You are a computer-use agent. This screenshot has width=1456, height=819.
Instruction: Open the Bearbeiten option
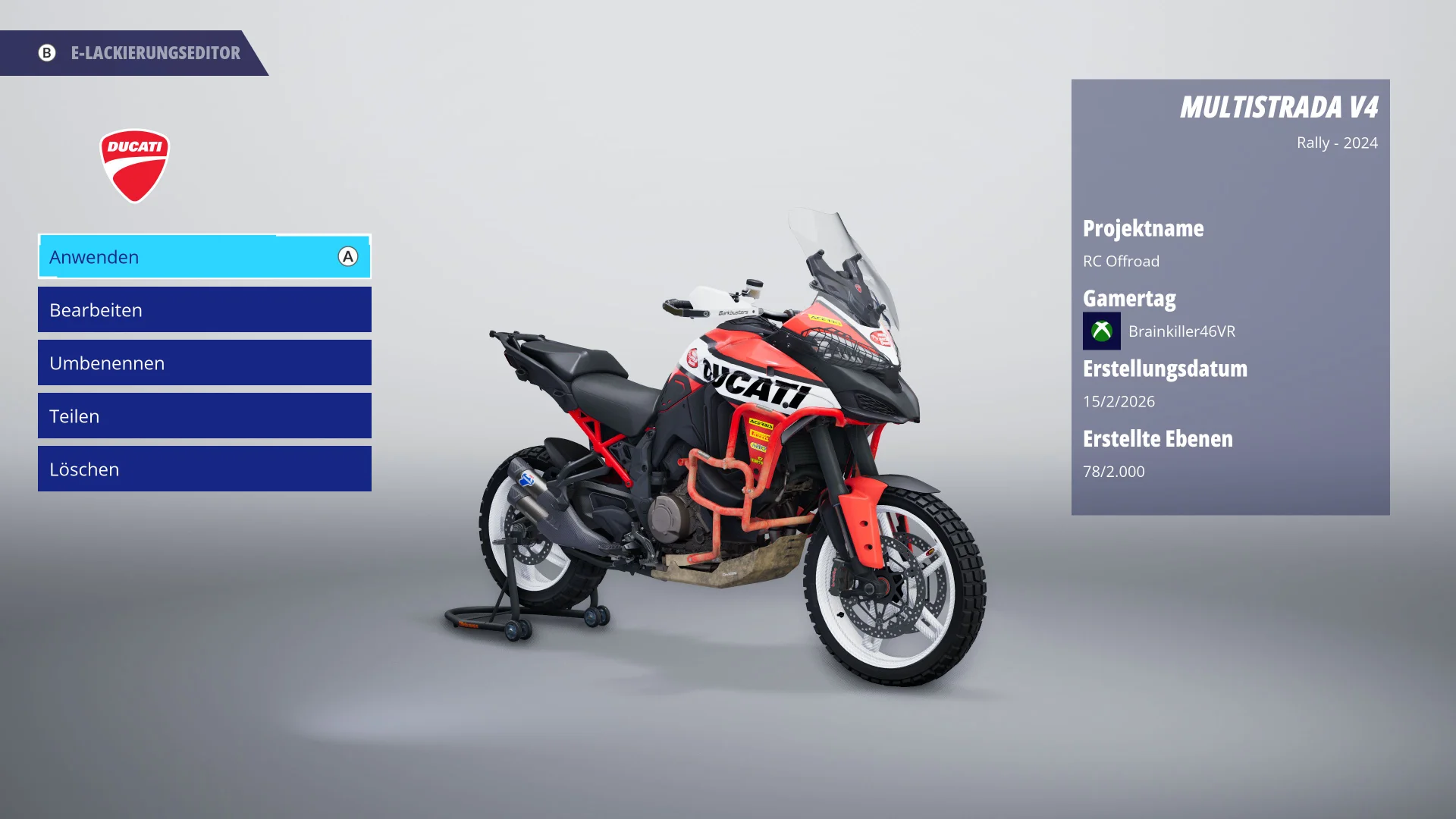coord(204,310)
